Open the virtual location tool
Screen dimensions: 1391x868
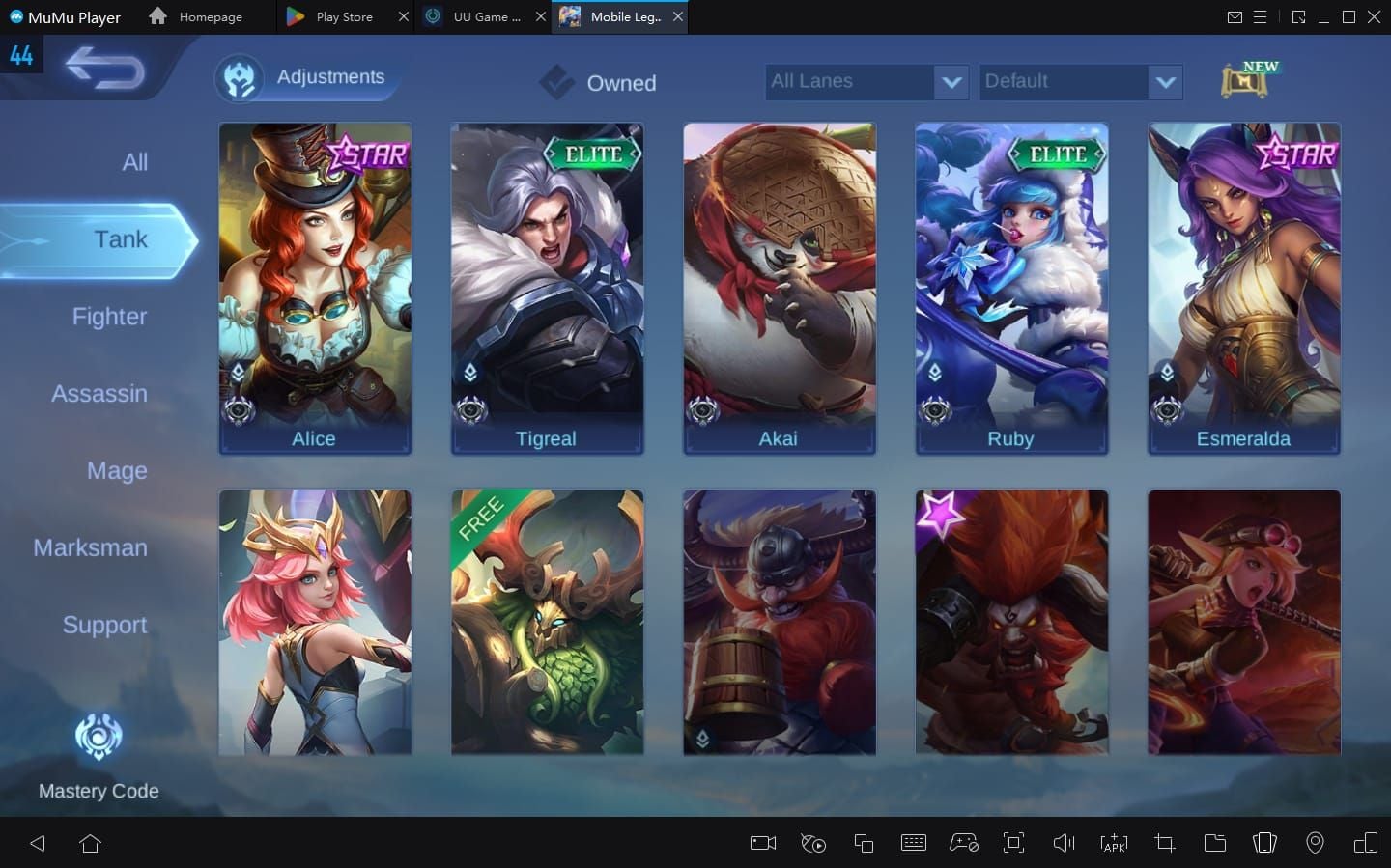[1314, 843]
